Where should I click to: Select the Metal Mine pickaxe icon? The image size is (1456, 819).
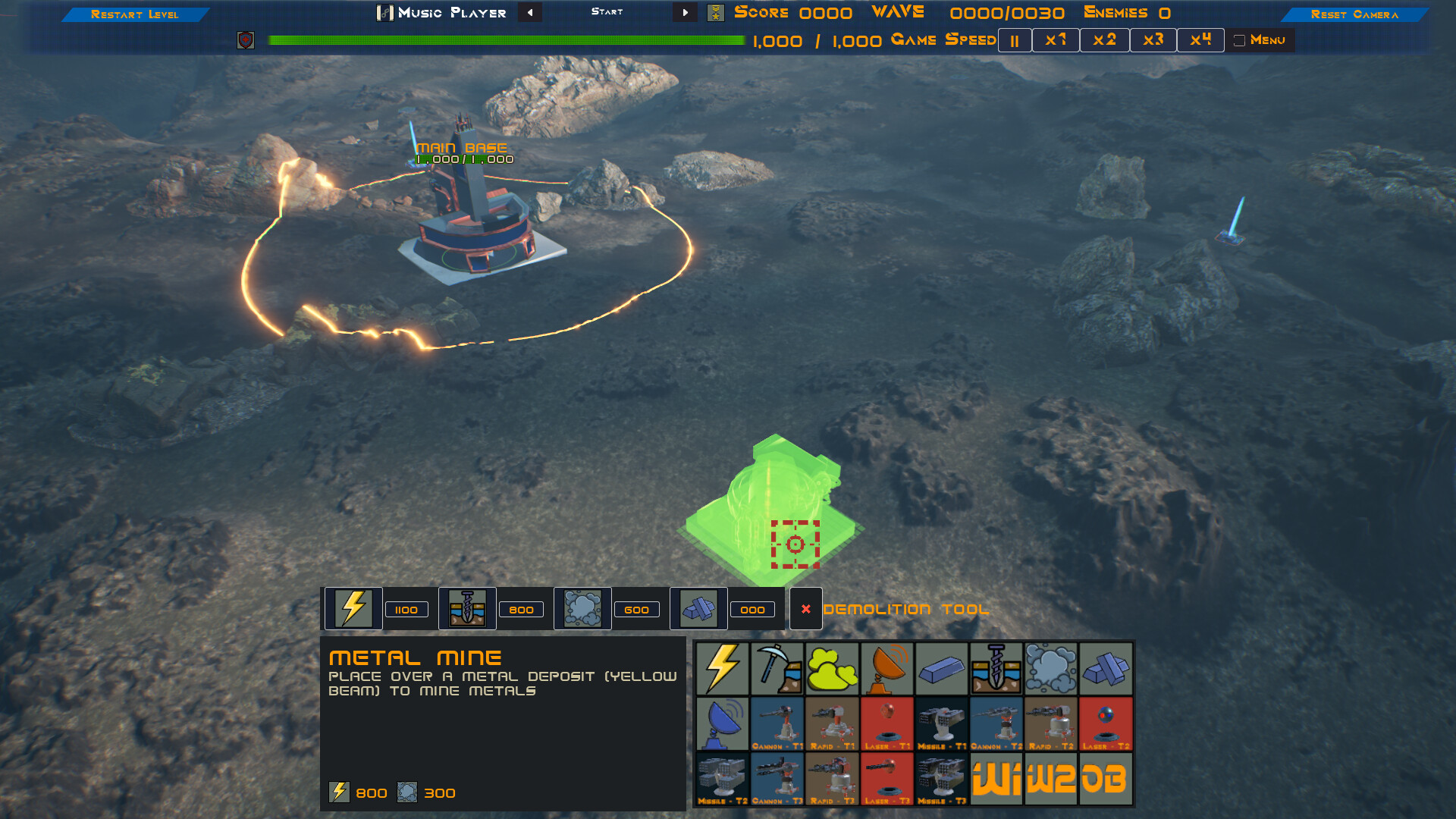pyautogui.click(x=778, y=669)
